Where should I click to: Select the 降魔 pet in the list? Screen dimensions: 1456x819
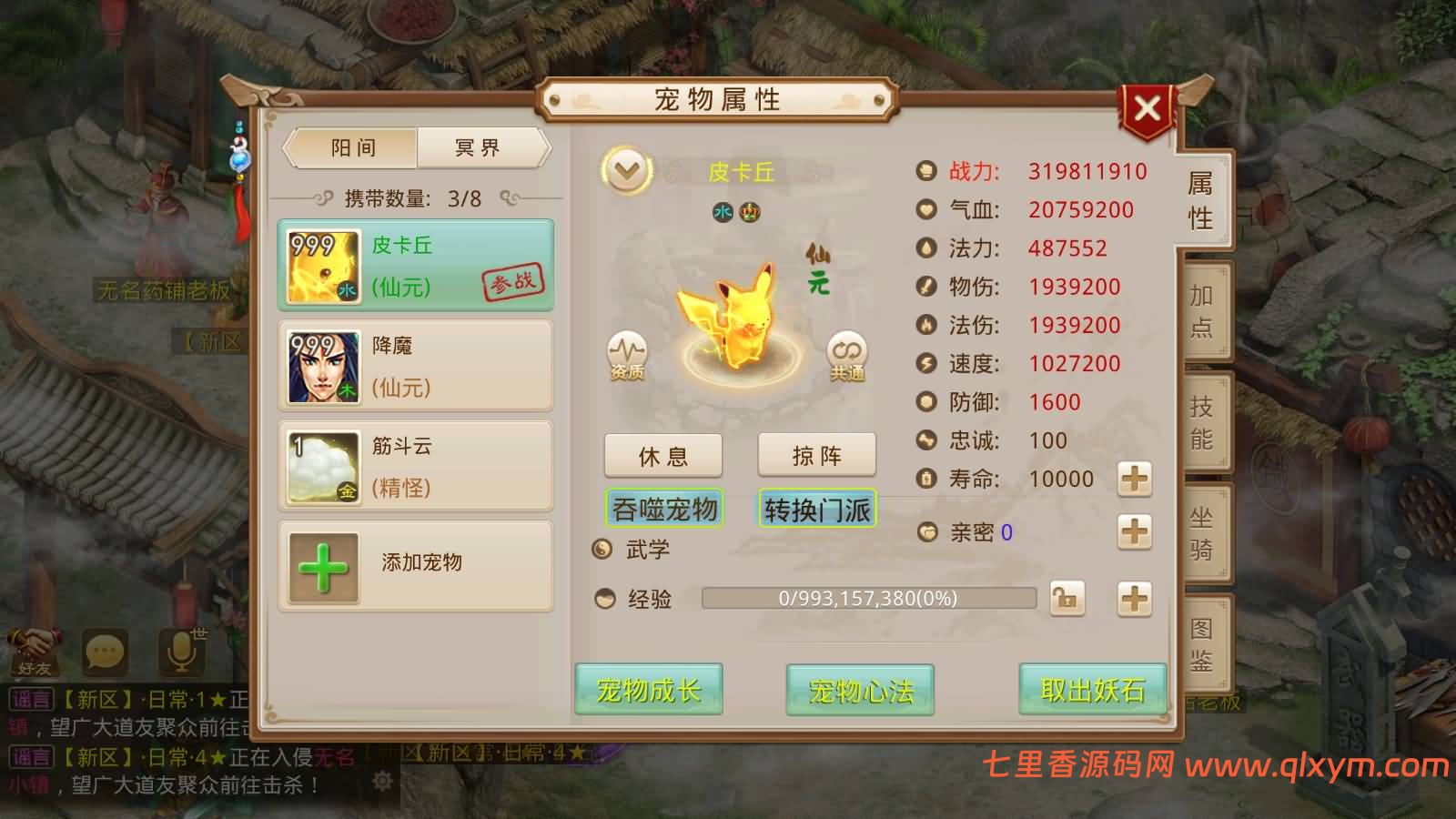[415, 364]
